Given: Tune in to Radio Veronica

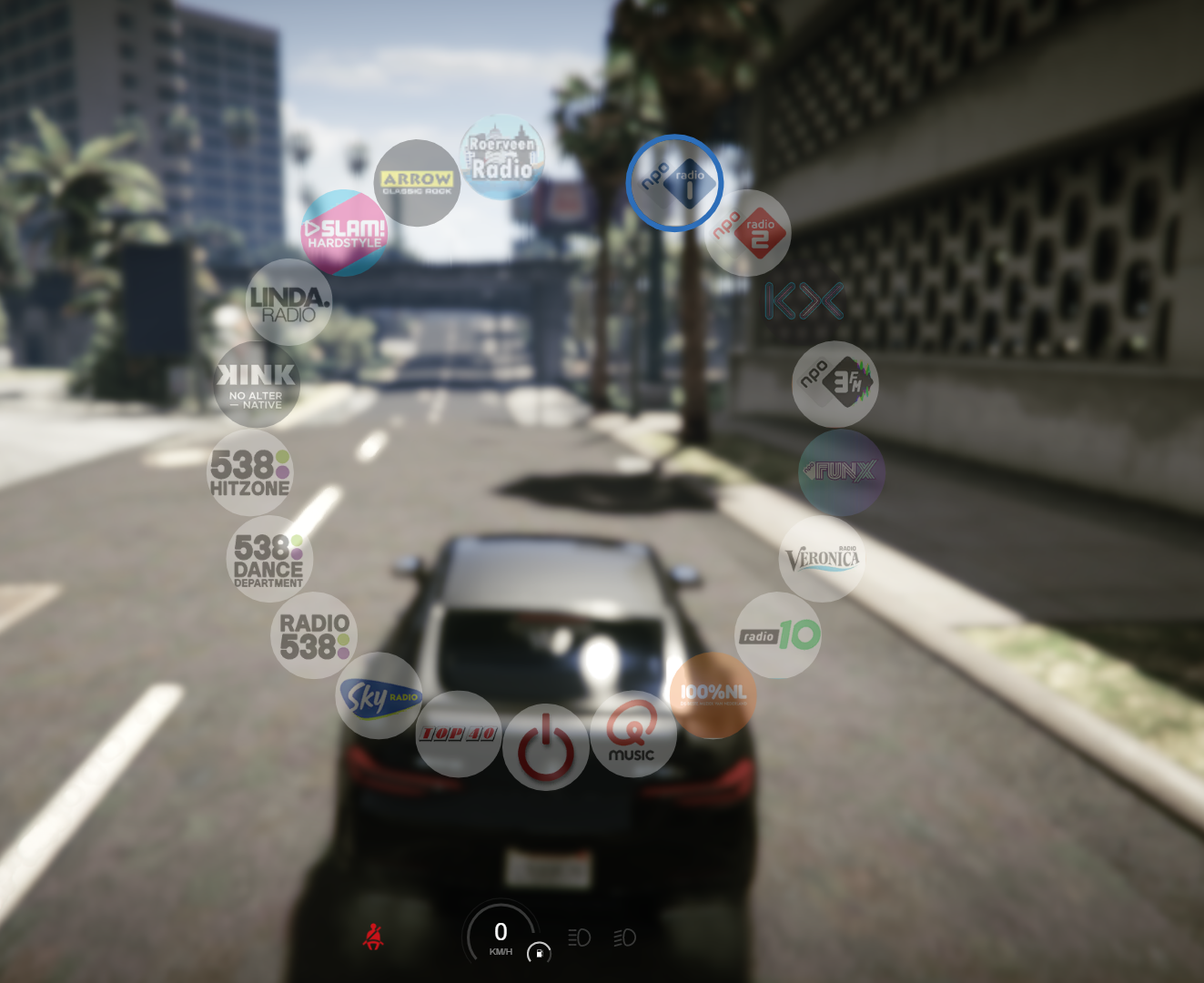Looking at the screenshot, I should click(822, 559).
